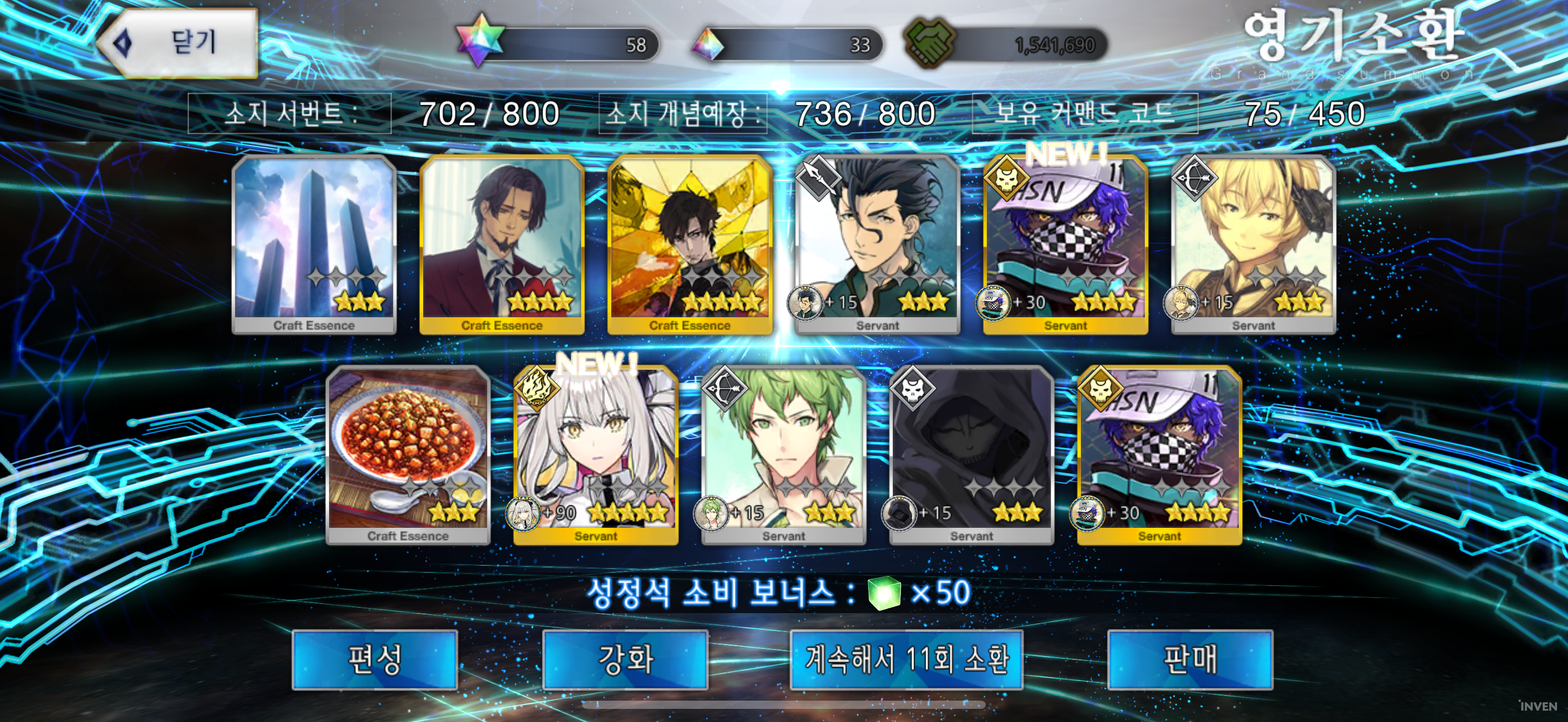
Task: Choose the new five-star white-haired servant card
Action: 595,455
